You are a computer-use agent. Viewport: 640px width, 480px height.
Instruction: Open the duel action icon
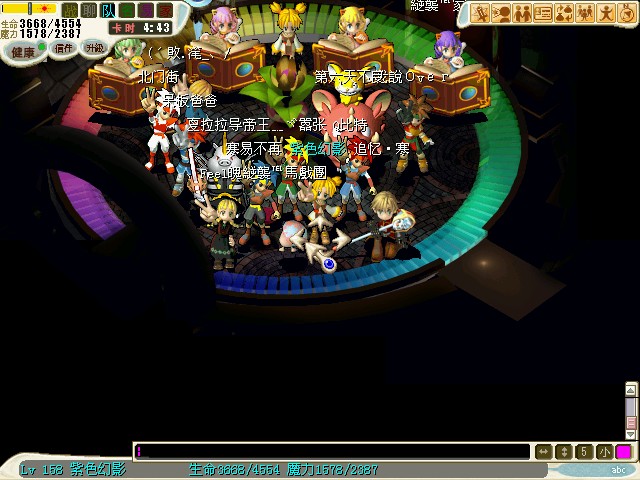[x=480, y=13]
